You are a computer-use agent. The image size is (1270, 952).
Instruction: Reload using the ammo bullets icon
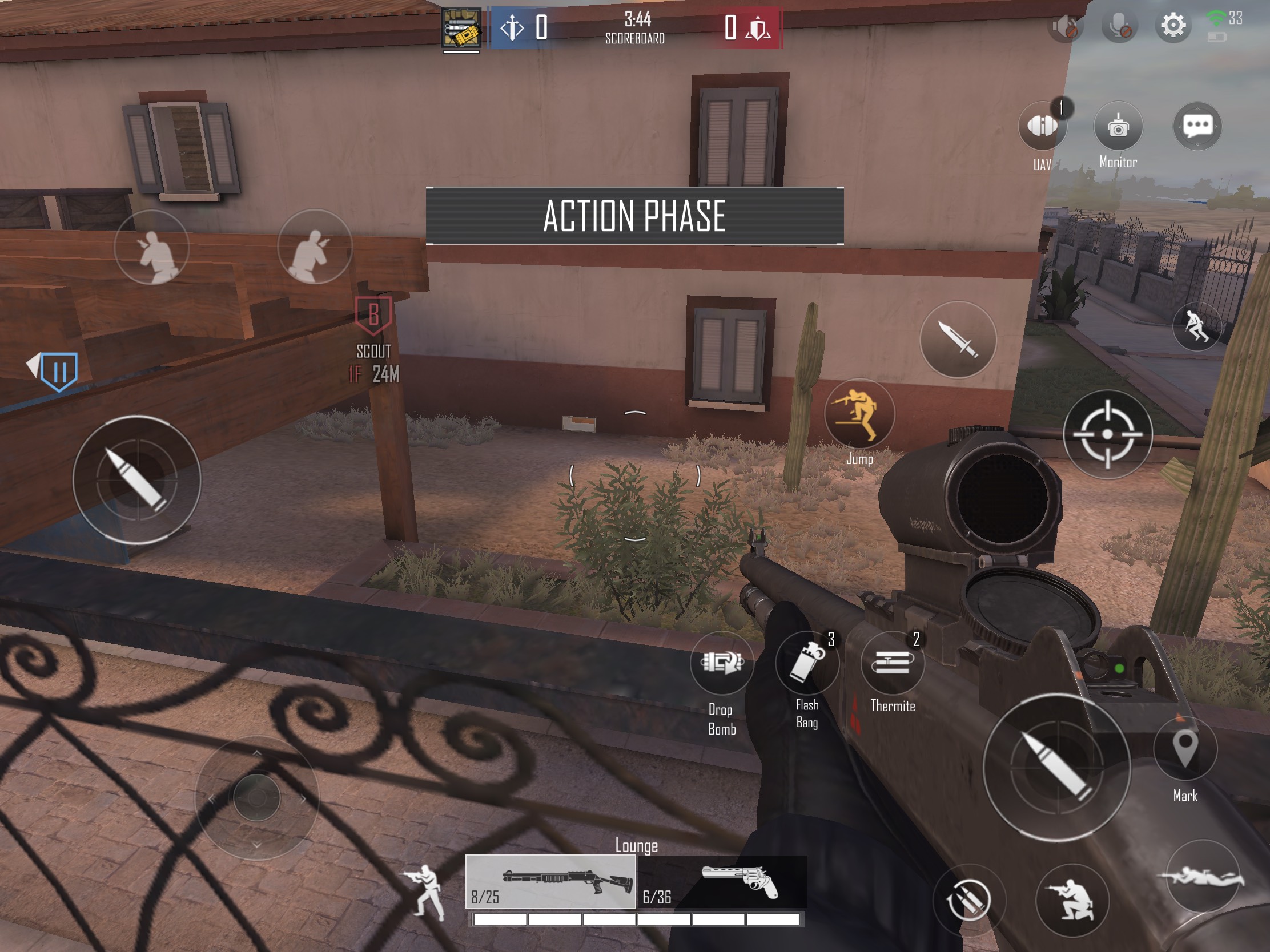[970, 900]
